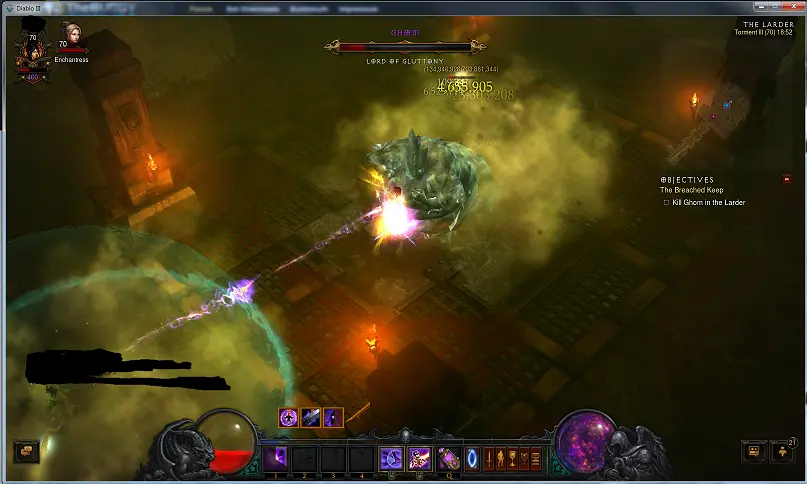Use the left mouse button skill
Screen dimensions: 807x484
tap(391, 459)
